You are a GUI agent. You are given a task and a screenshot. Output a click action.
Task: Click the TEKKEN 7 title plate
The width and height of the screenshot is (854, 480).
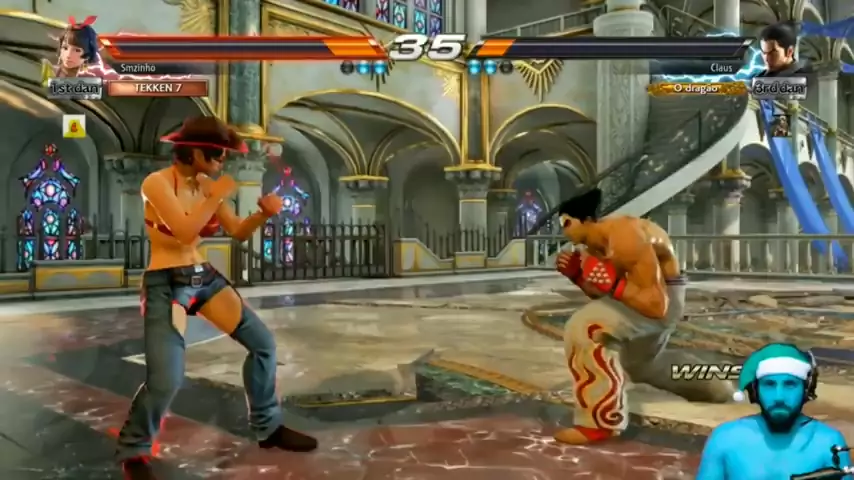point(158,88)
